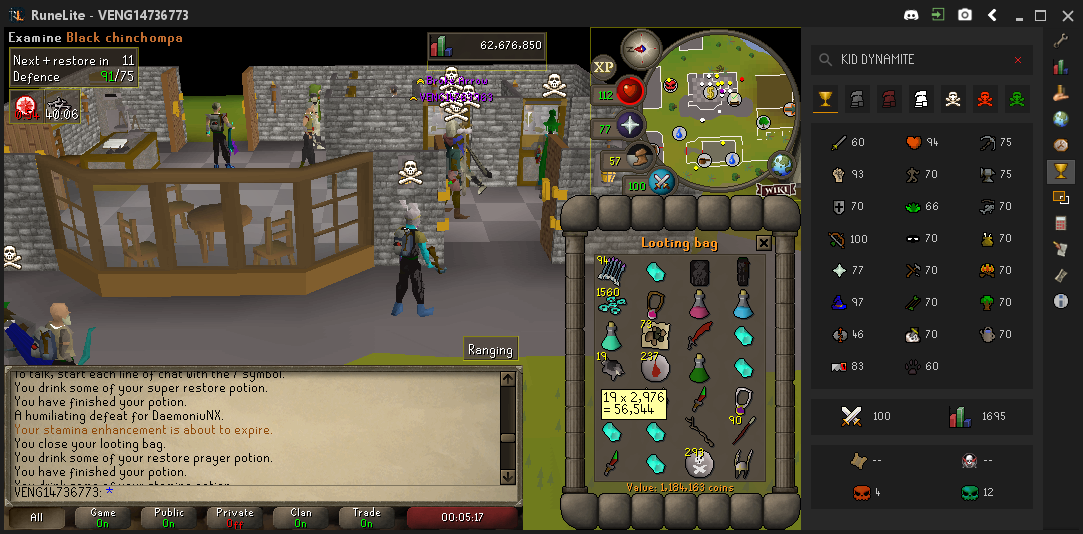1083x534 pixels.
Task: Toggle quick prayers via the prayer orb
Action: tap(630, 126)
